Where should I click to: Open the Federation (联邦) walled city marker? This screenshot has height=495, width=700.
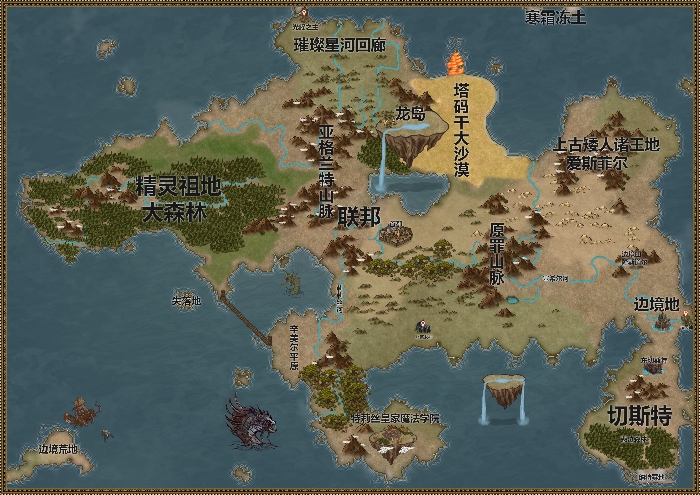click(x=396, y=234)
